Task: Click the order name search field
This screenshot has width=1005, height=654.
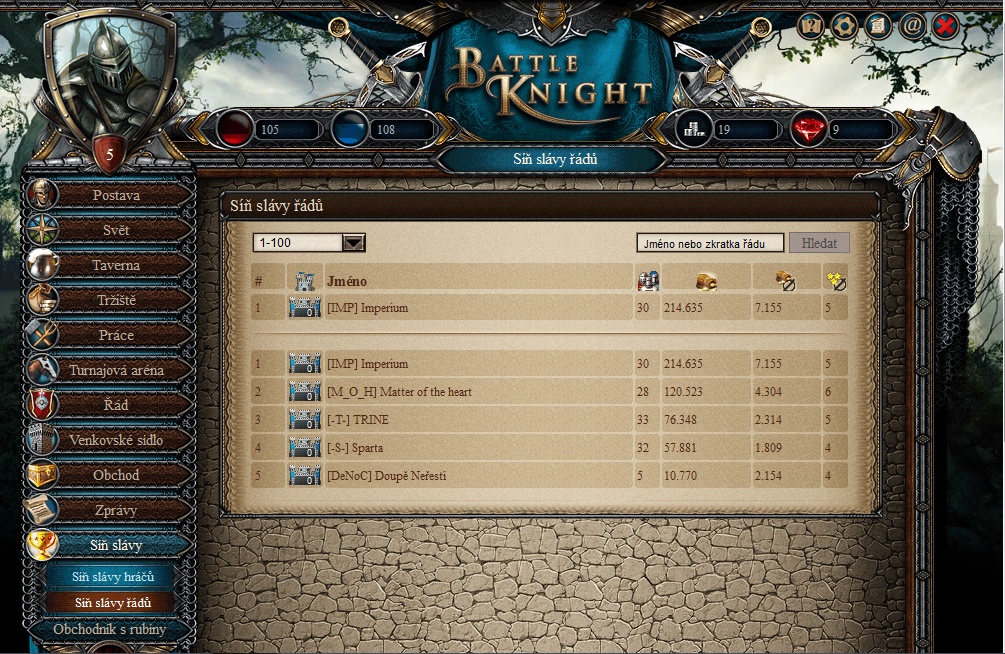Action: pyautogui.click(x=710, y=243)
